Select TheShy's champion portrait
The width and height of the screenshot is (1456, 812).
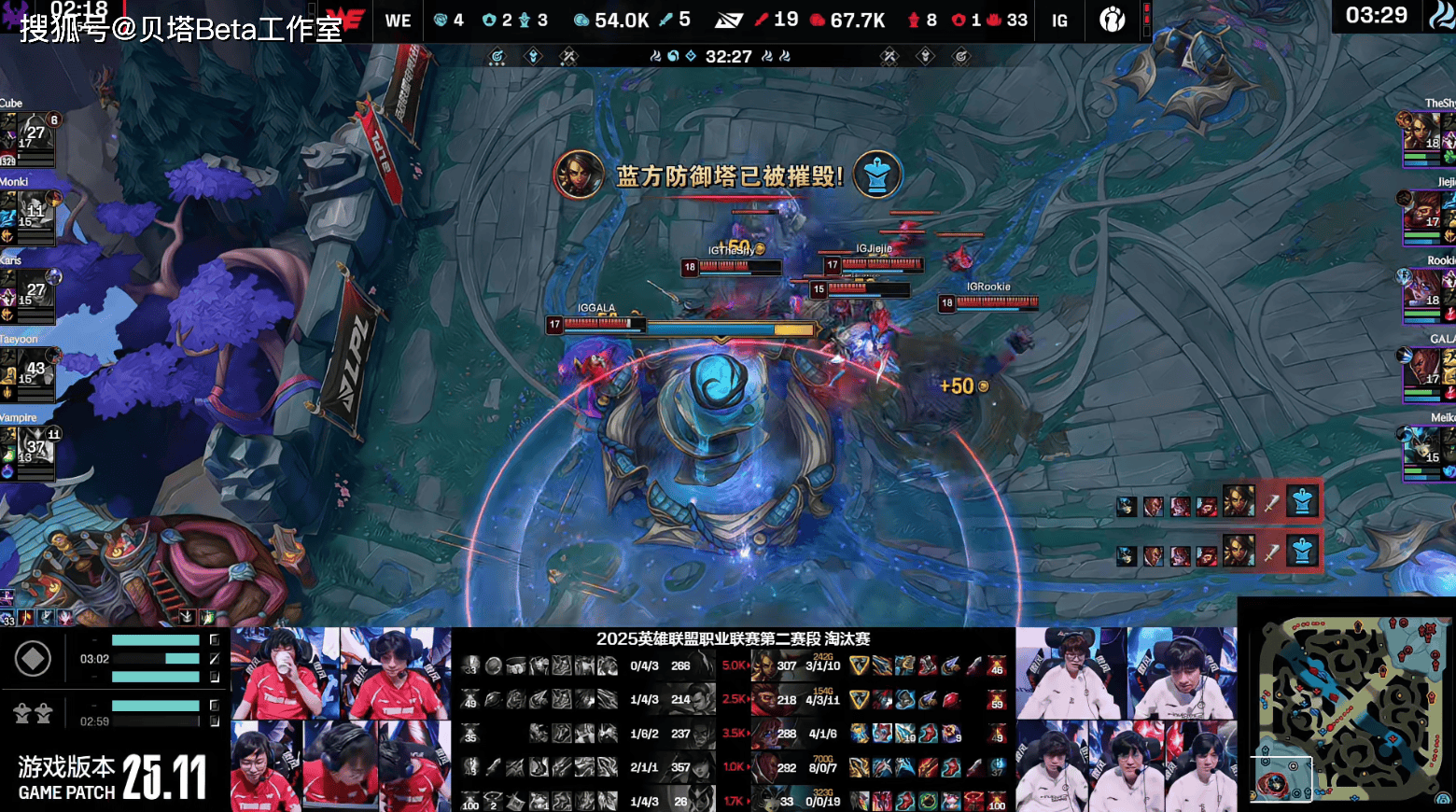tap(1424, 136)
